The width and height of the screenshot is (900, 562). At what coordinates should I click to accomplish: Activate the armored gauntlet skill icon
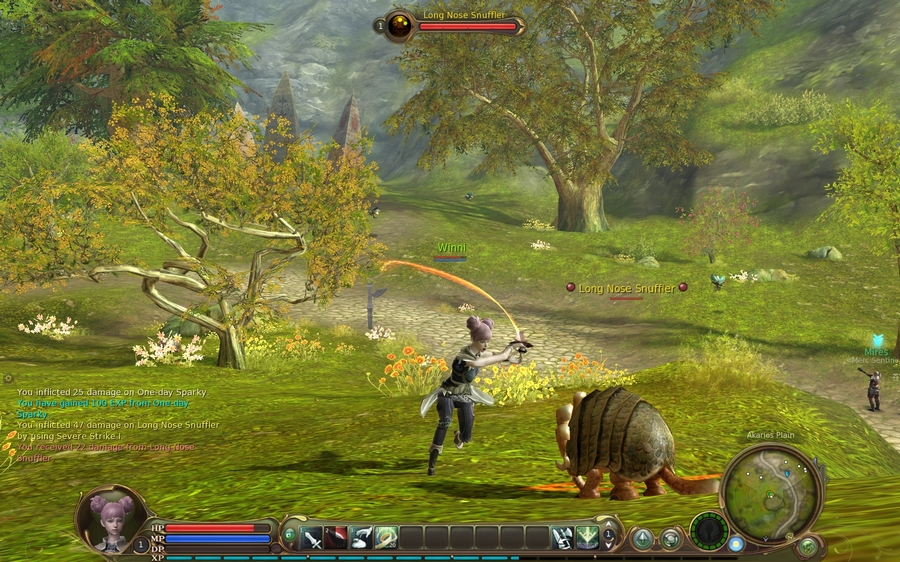tap(563, 538)
